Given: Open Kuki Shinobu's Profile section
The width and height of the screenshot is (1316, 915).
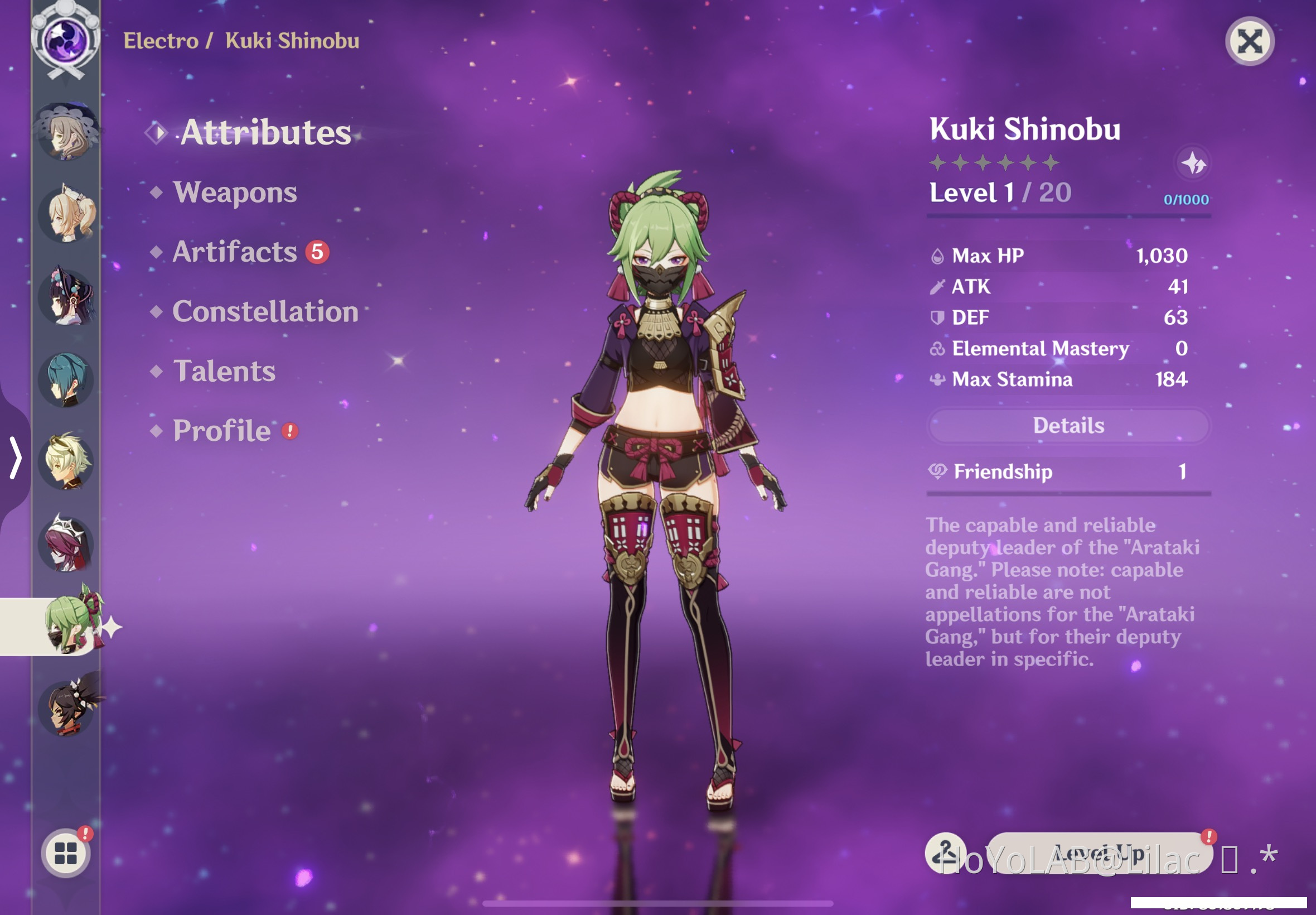Looking at the screenshot, I should pyautogui.click(x=222, y=431).
